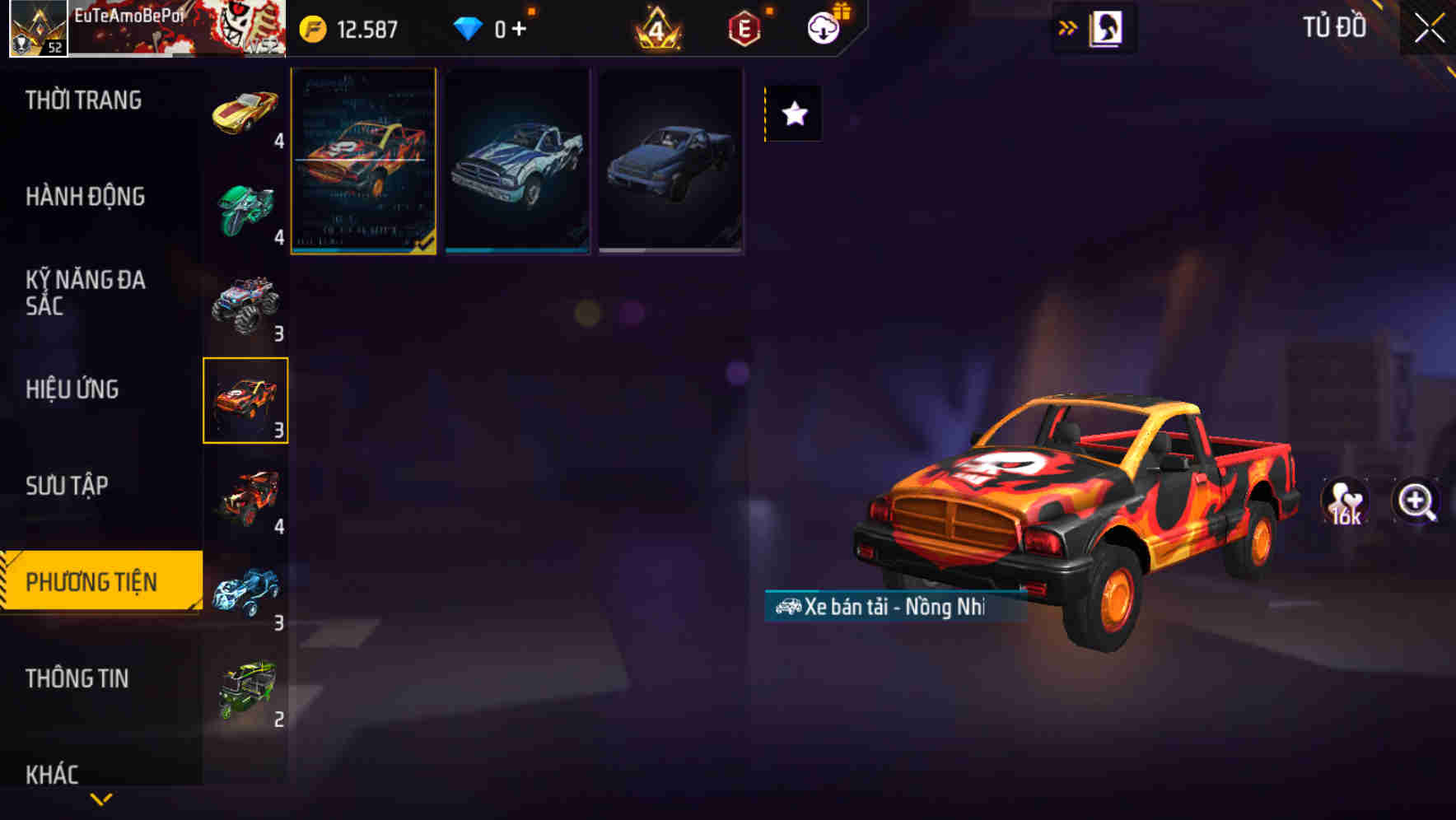Toggle the favorite star for this vehicle
The height and width of the screenshot is (820, 1456).
[x=792, y=114]
